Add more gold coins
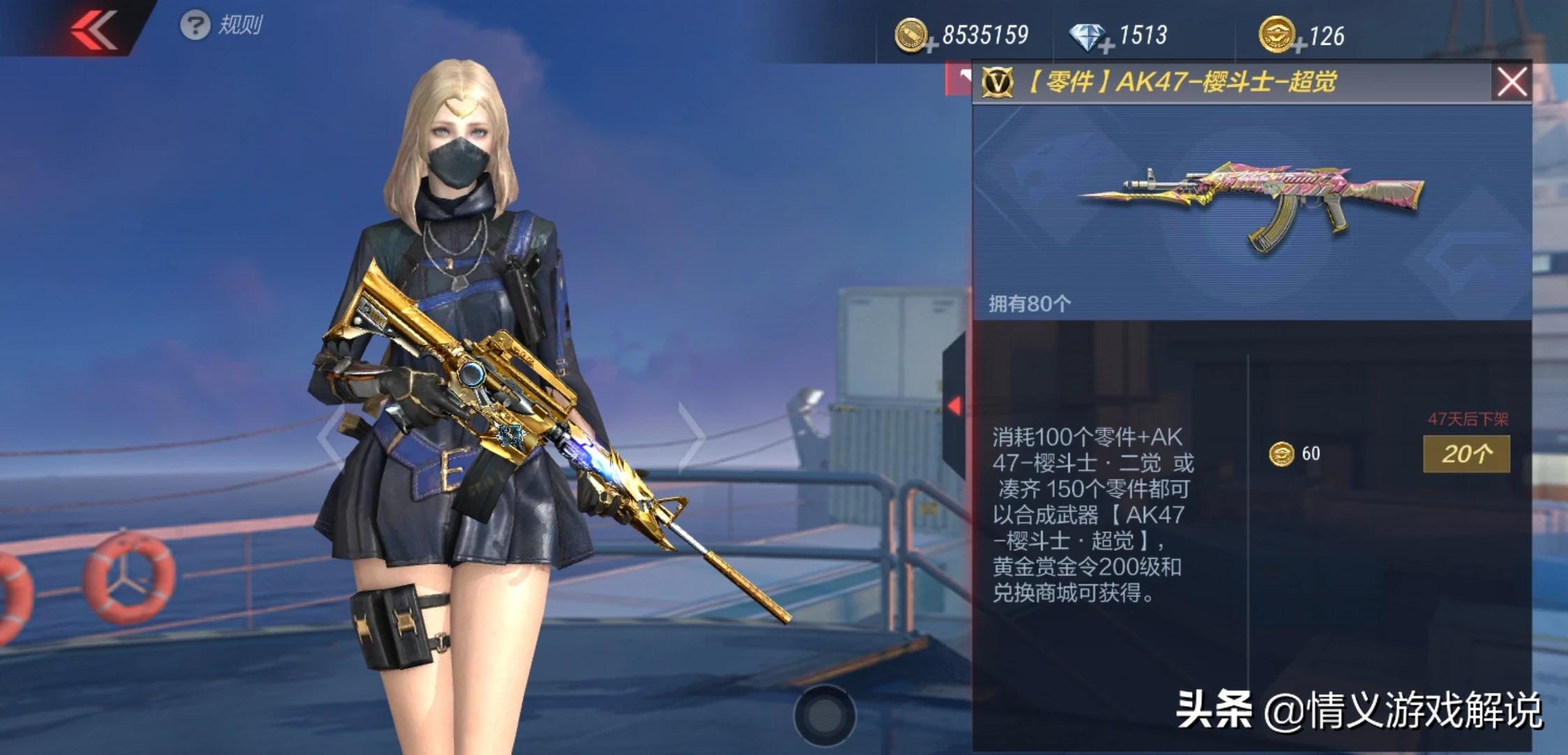The image size is (1568, 755). pos(931,46)
